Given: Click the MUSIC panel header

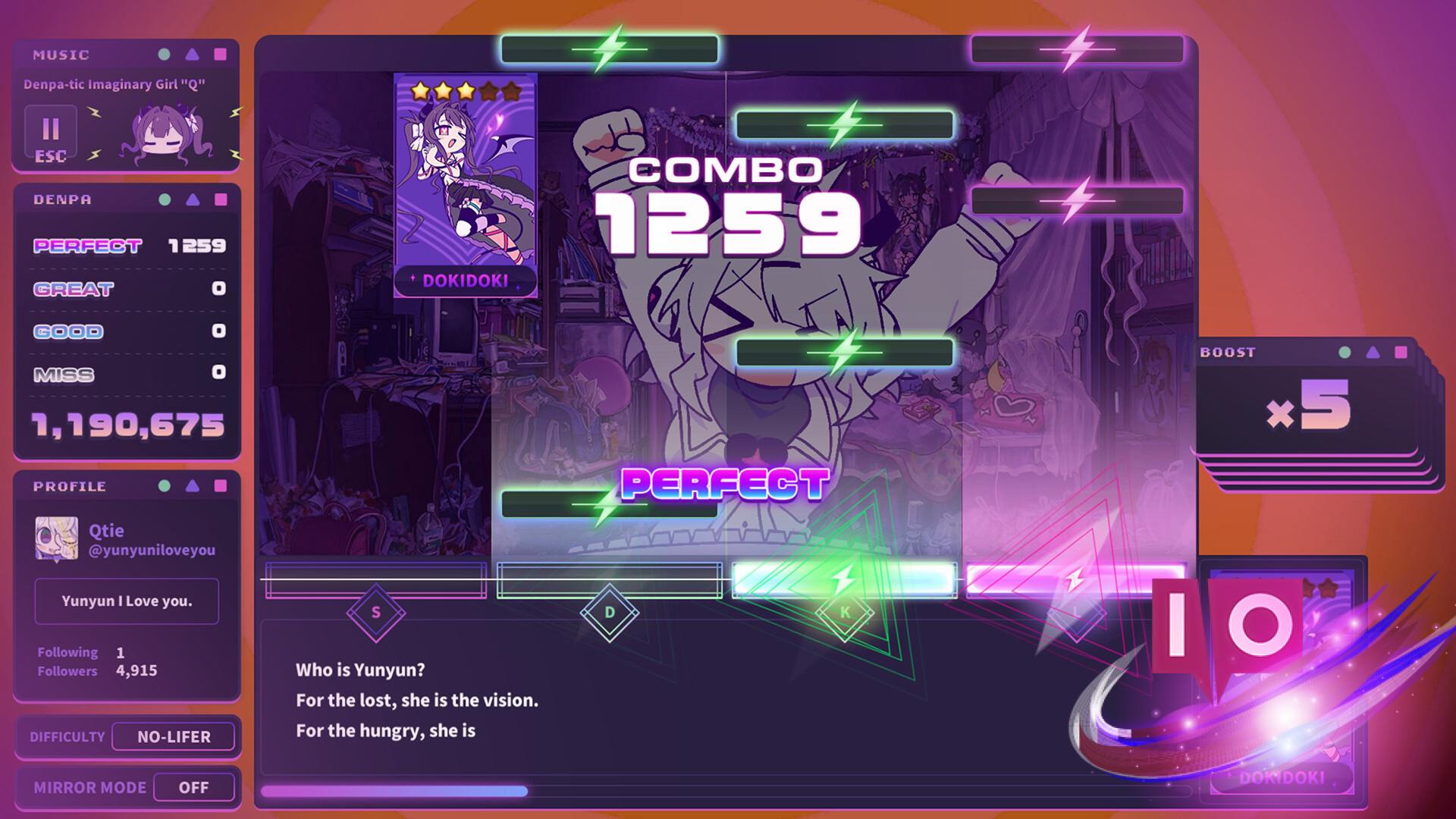Looking at the screenshot, I should pos(61,54).
